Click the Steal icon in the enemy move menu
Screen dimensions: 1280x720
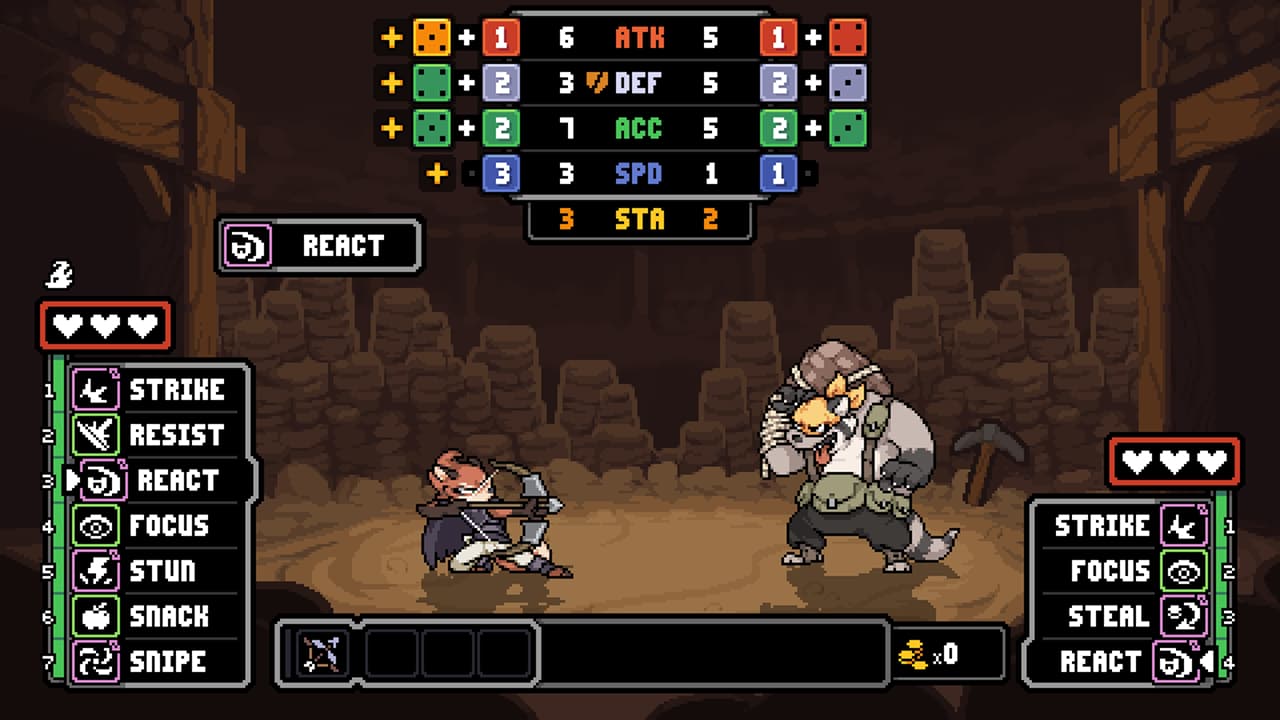[1183, 616]
